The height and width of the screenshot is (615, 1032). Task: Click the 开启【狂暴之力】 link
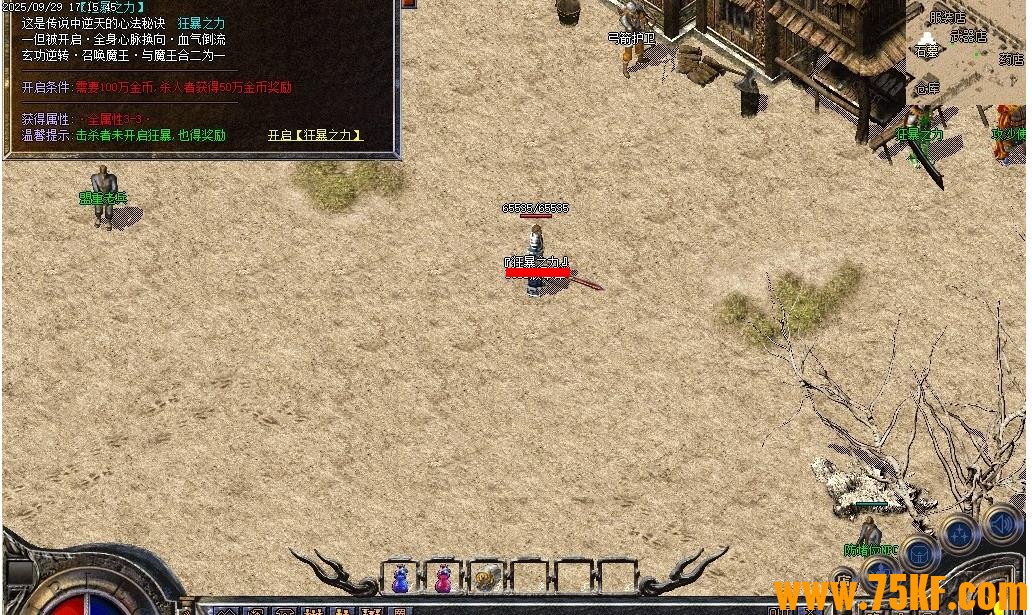coord(314,135)
